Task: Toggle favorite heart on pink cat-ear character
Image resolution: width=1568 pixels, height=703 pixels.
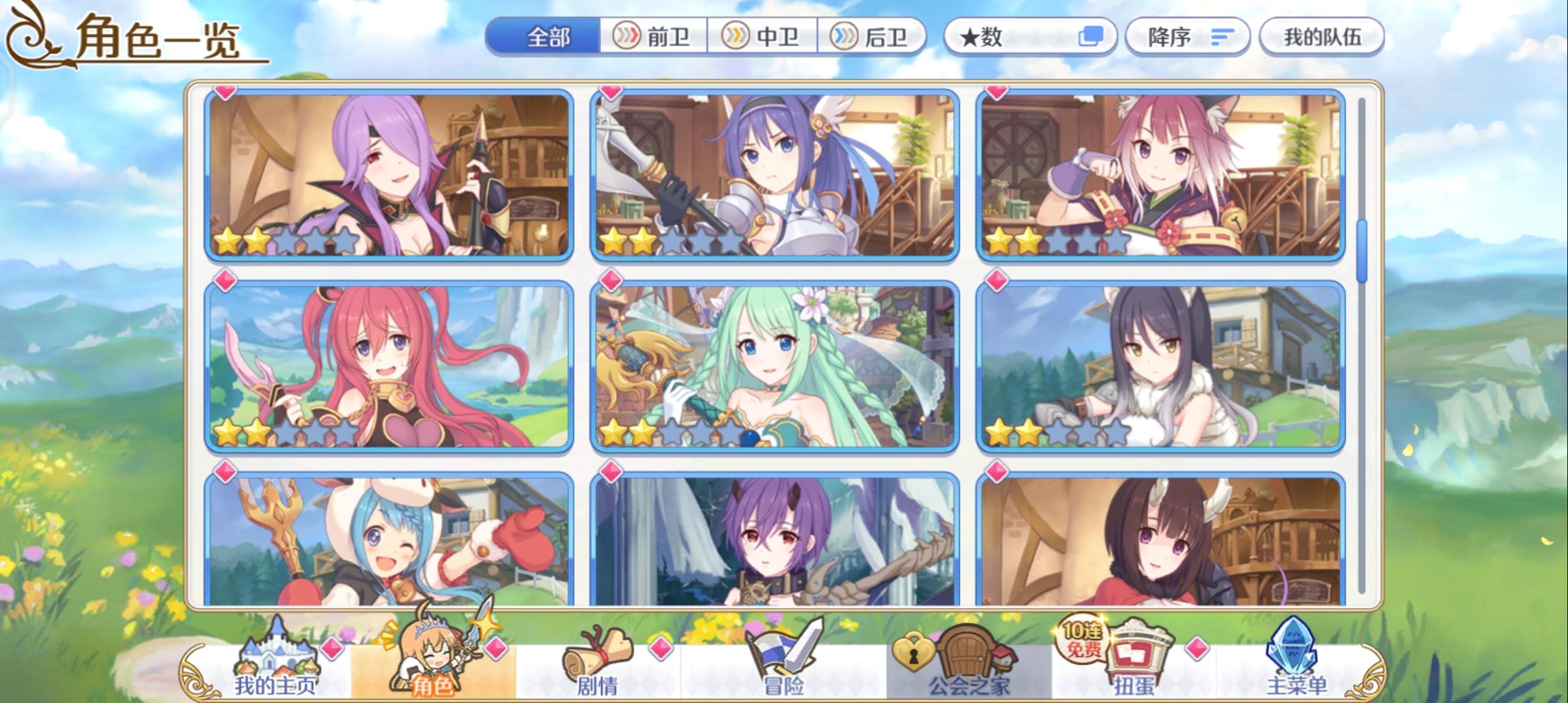Action: click(996, 93)
